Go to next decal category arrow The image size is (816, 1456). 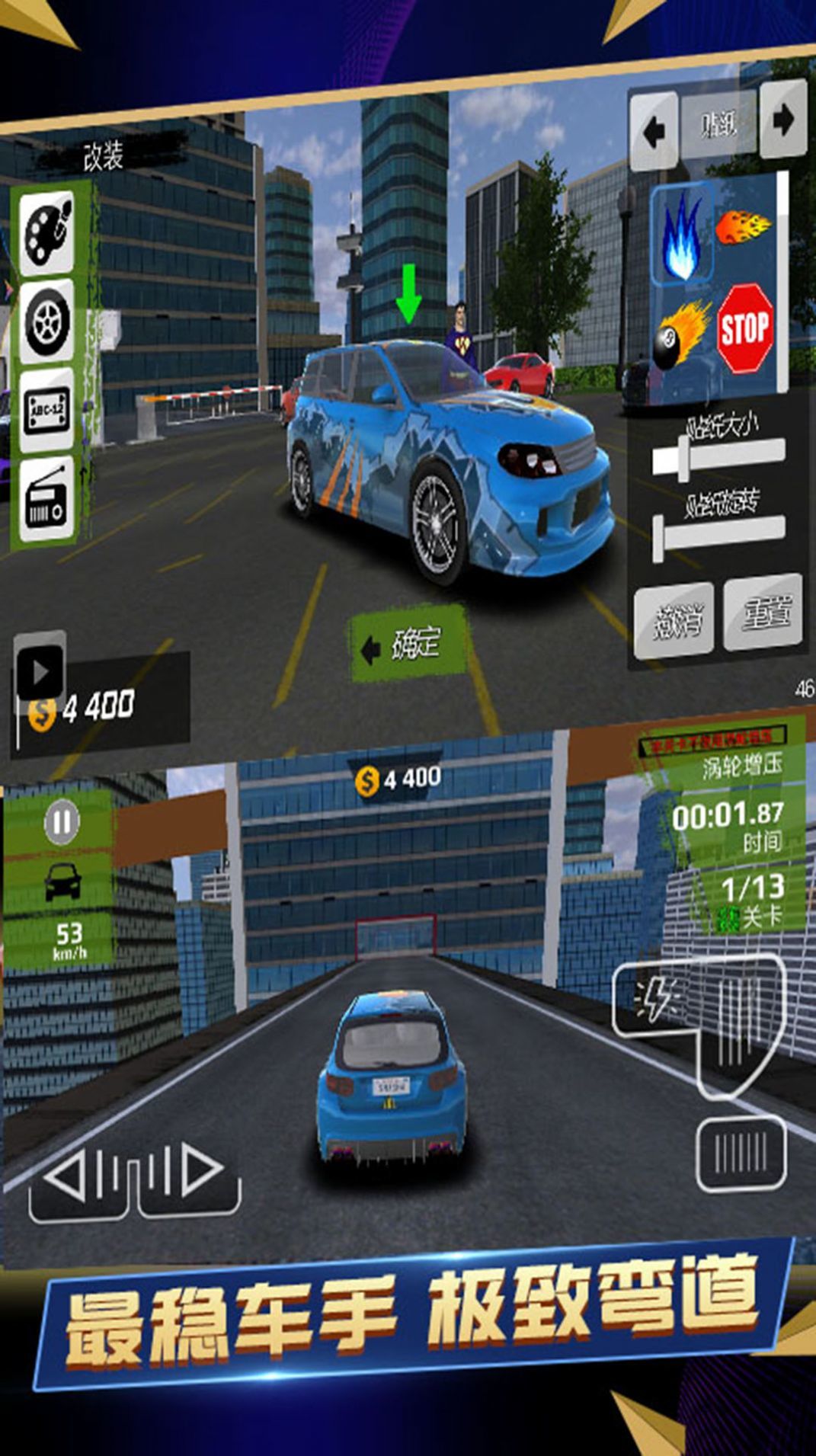tap(782, 120)
